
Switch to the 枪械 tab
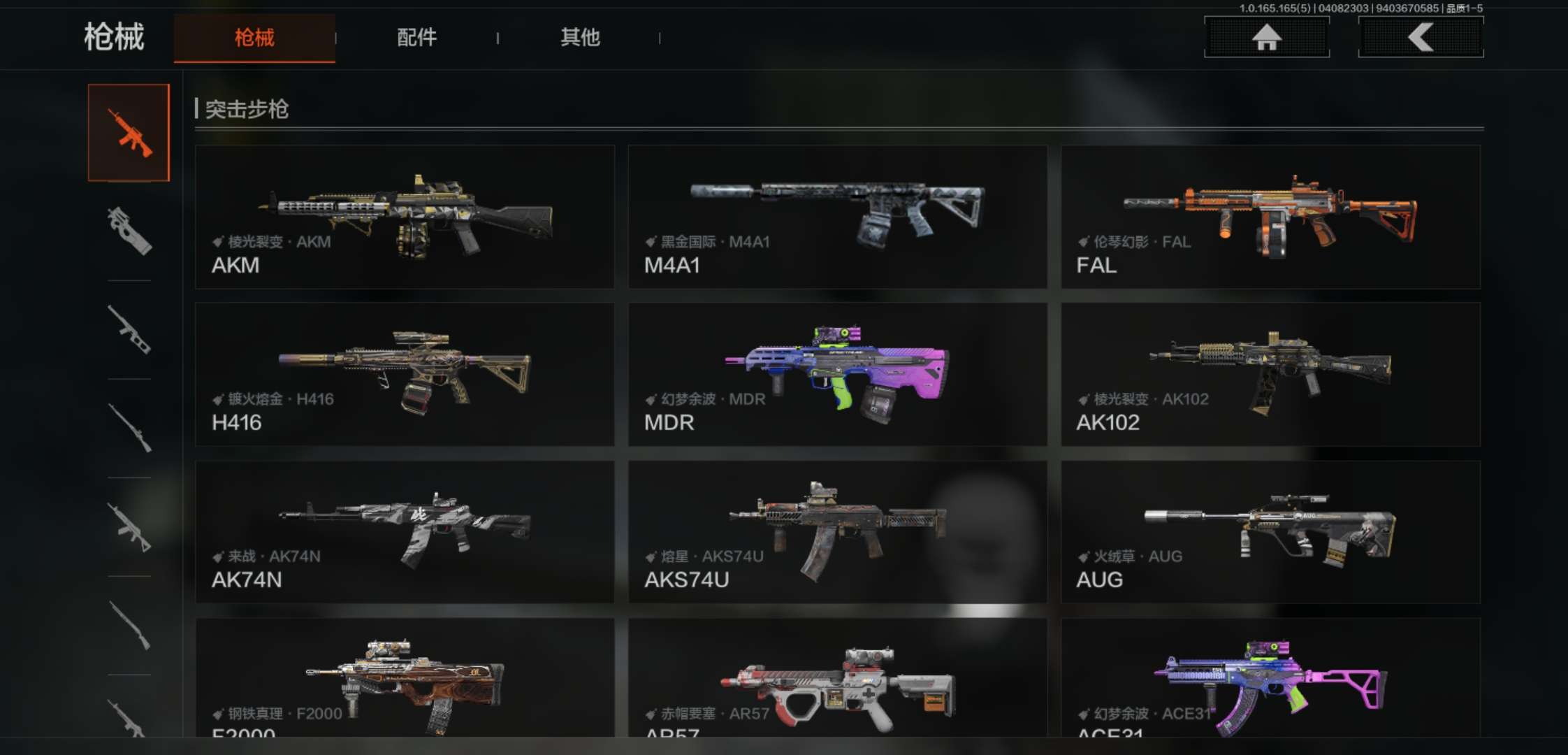click(x=254, y=38)
